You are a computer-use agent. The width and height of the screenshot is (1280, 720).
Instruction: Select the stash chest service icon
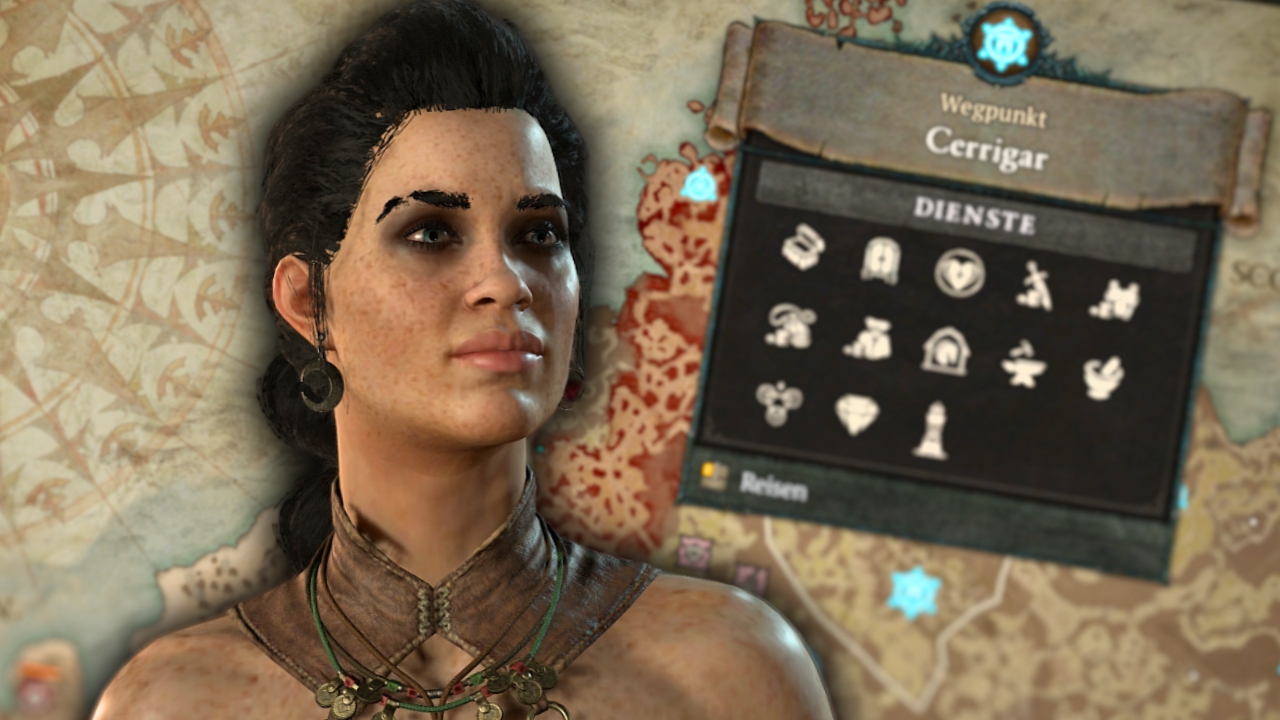pos(803,247)
